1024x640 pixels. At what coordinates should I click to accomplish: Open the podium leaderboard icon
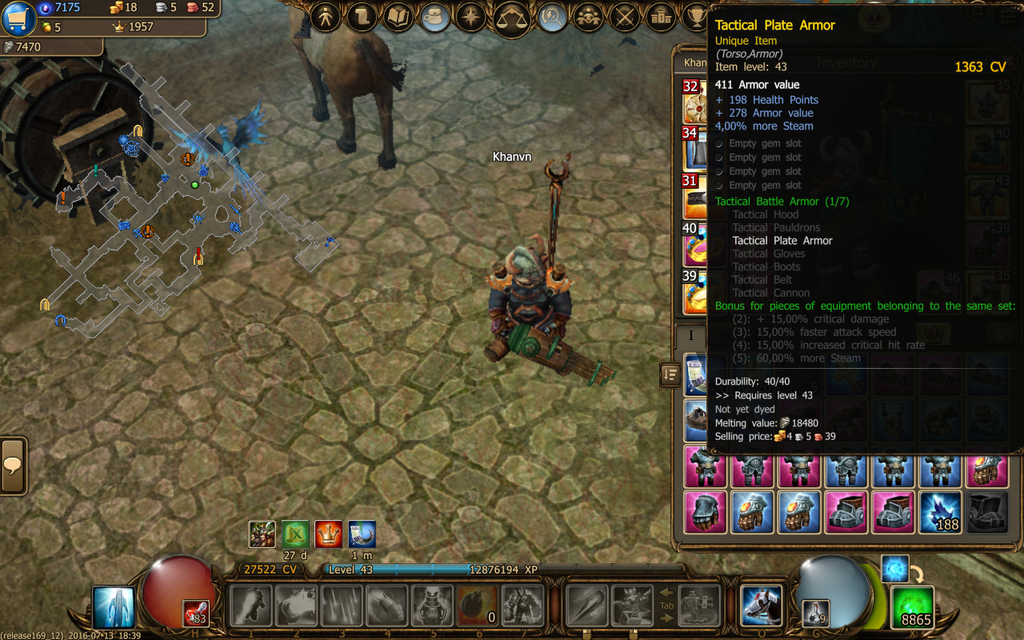click(x=660, y=17)
